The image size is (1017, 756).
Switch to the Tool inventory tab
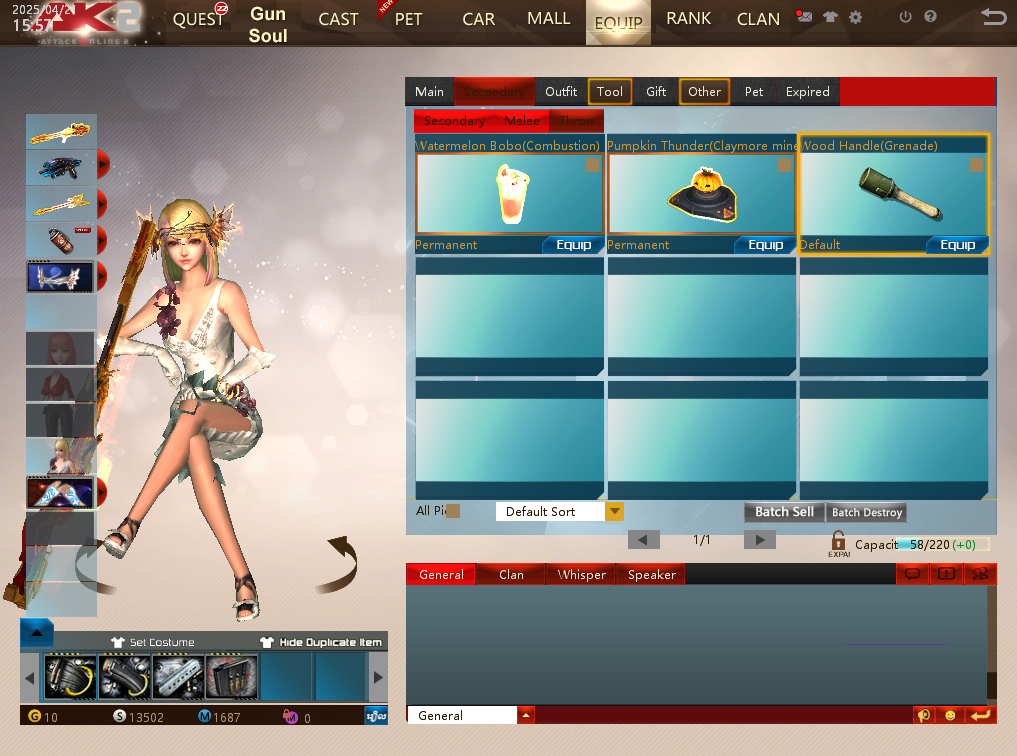pyautogui.click(x=609, y=91)
